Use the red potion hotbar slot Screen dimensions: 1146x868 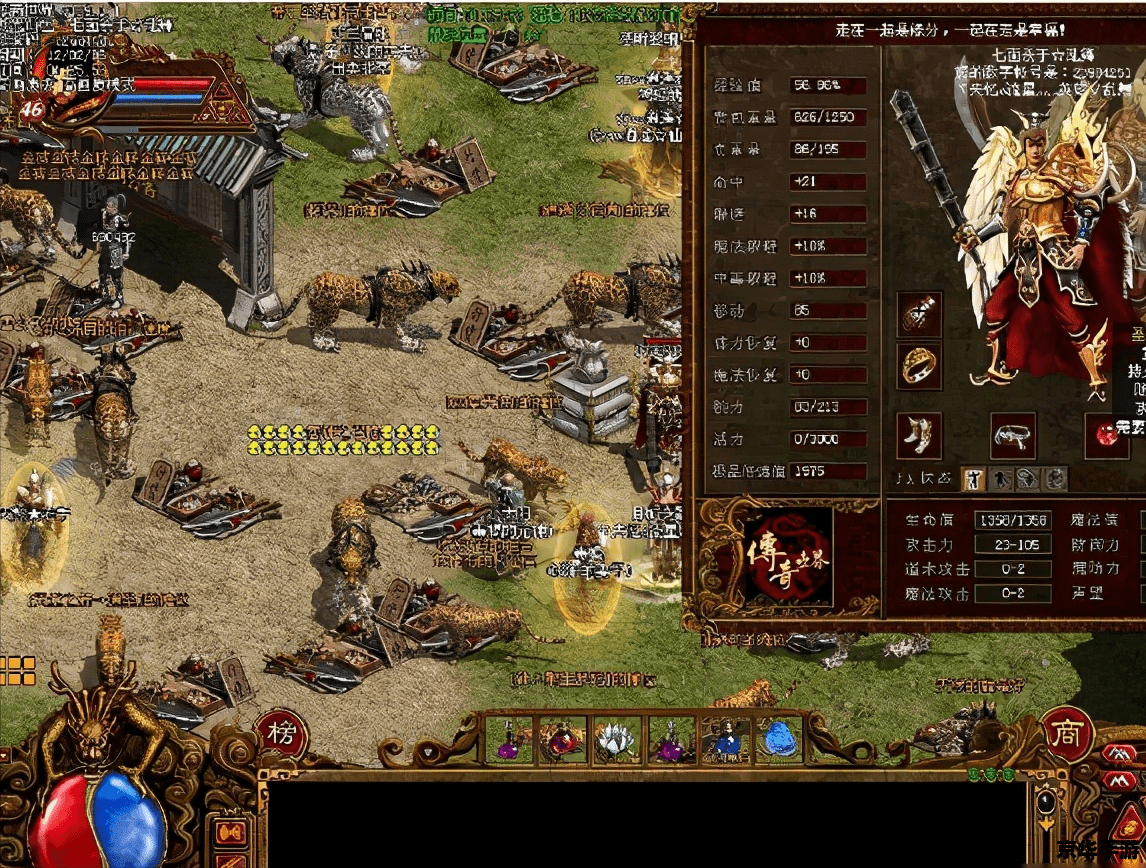[563, 742]
